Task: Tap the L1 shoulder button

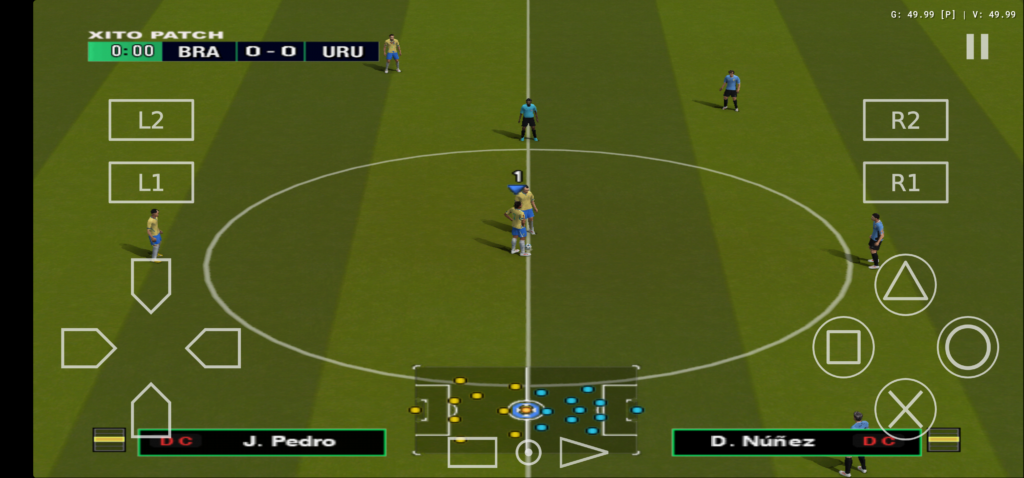Action: 151,182
